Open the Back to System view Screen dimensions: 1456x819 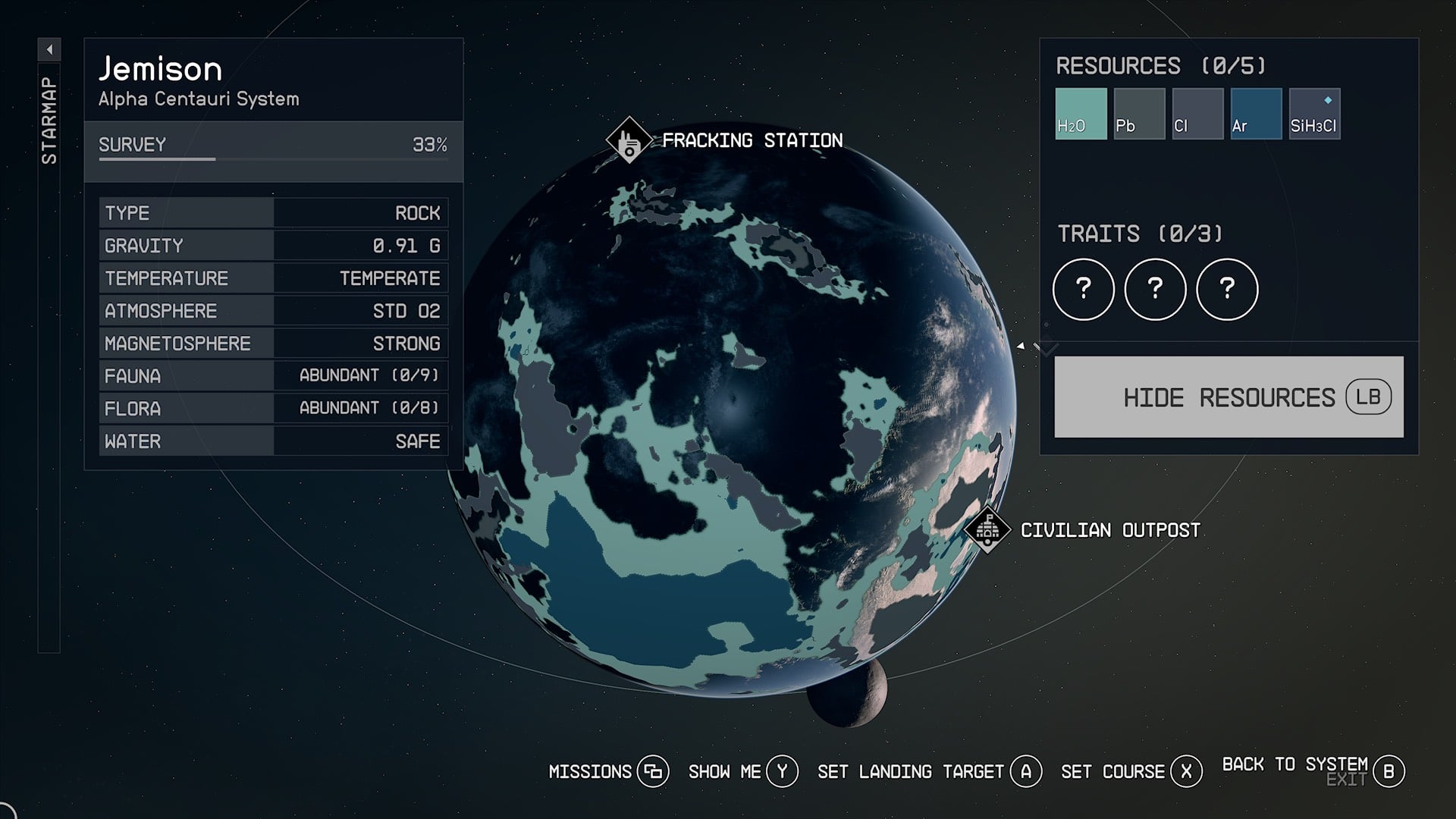click(1389, 770)
